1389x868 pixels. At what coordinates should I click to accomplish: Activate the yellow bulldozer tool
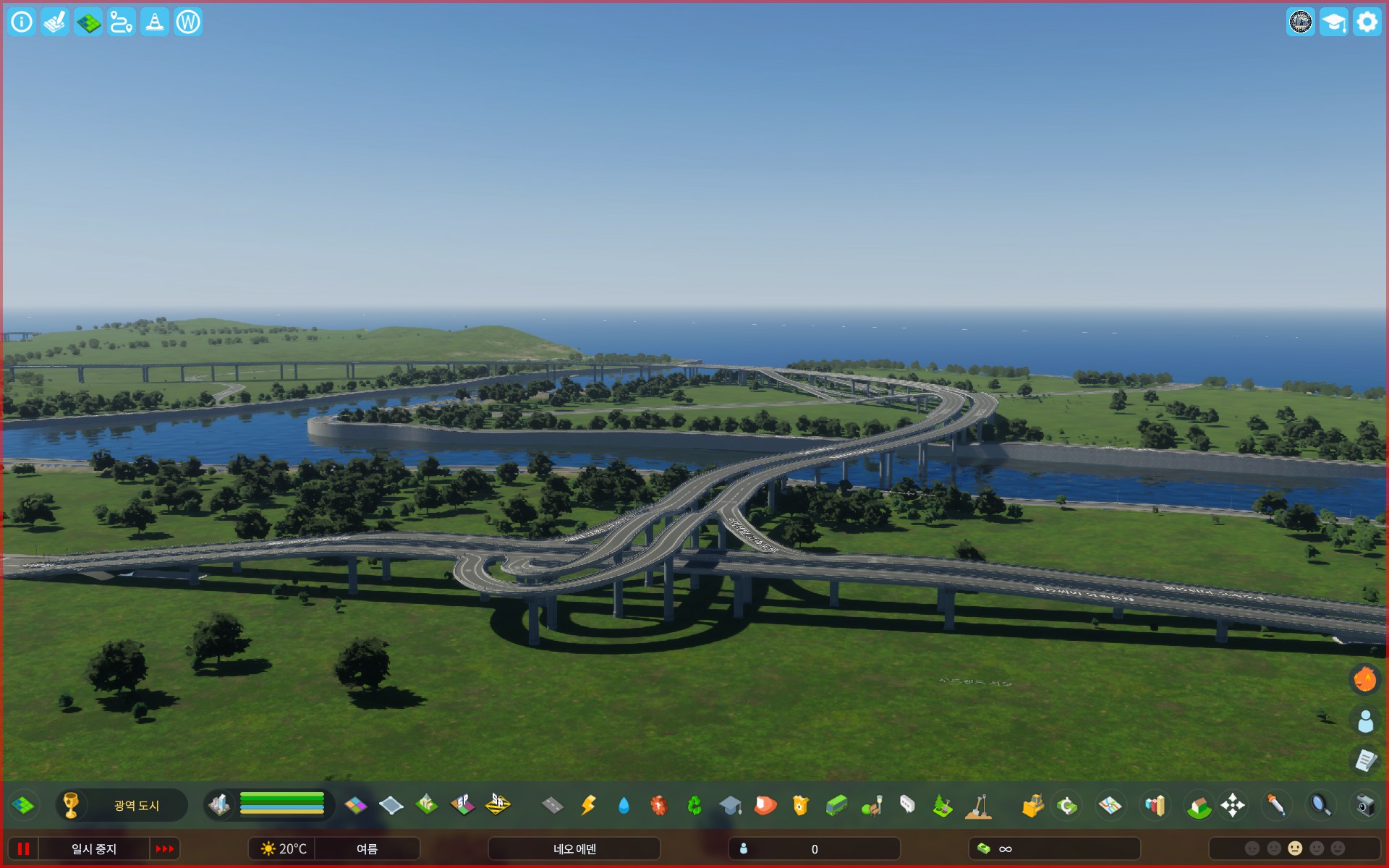pyautogui.click(x=1032, y=805)
